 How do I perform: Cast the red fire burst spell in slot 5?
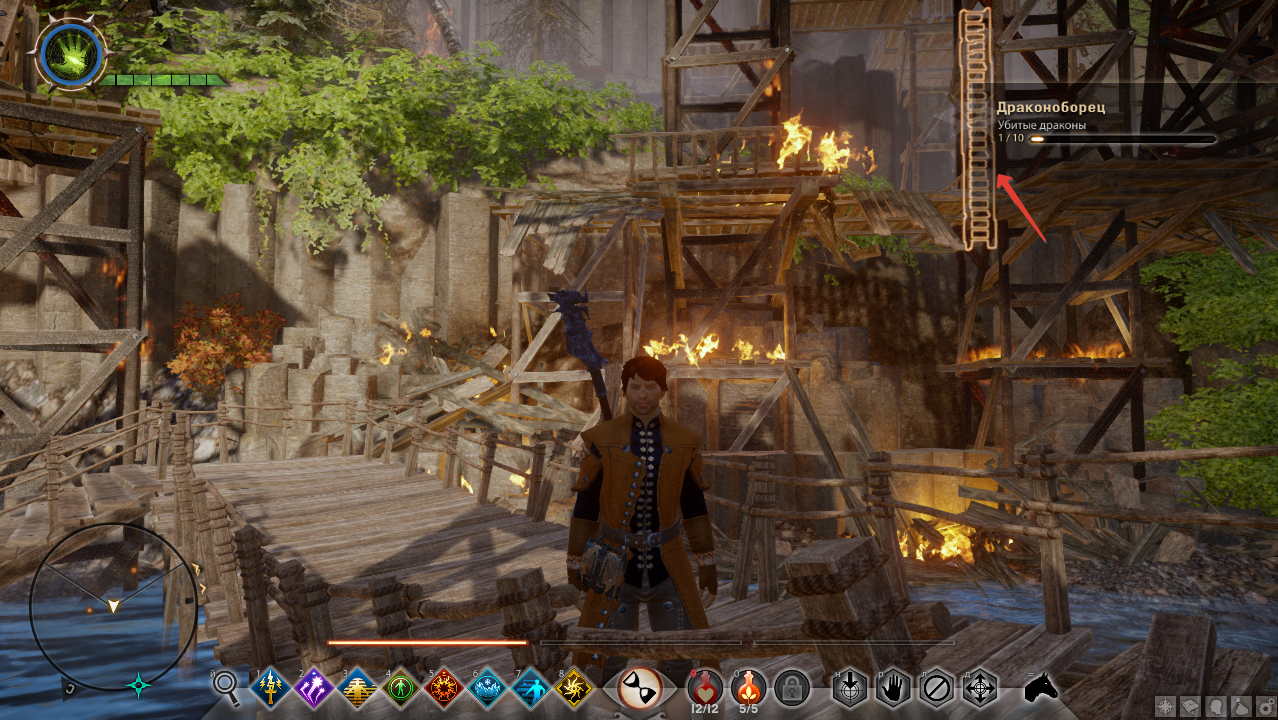tap(443, 687)
